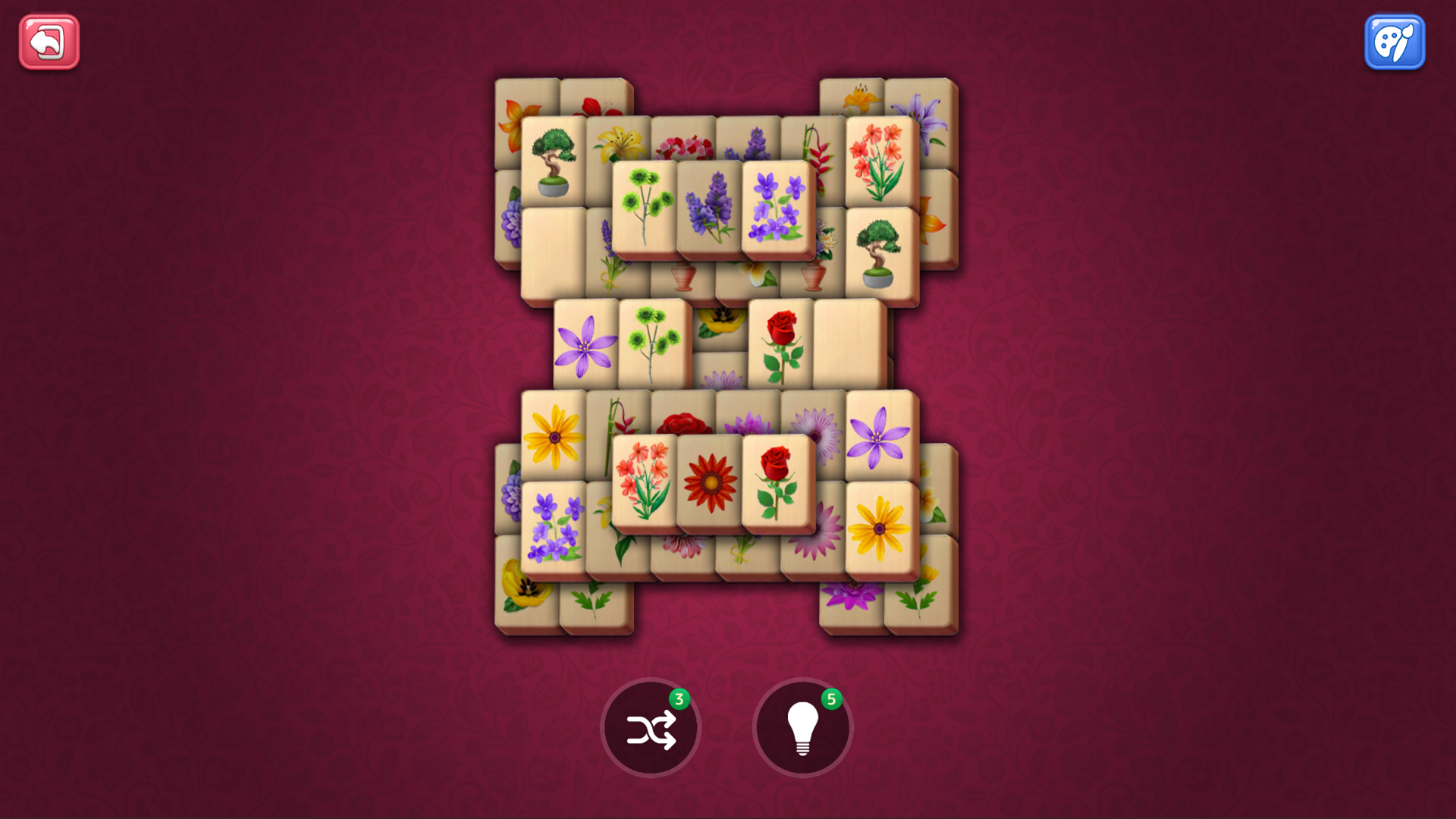Select the blank face-down tile in the middle row
The height and width of the screenshot is (819, 1456).
(x=849, y=343)
